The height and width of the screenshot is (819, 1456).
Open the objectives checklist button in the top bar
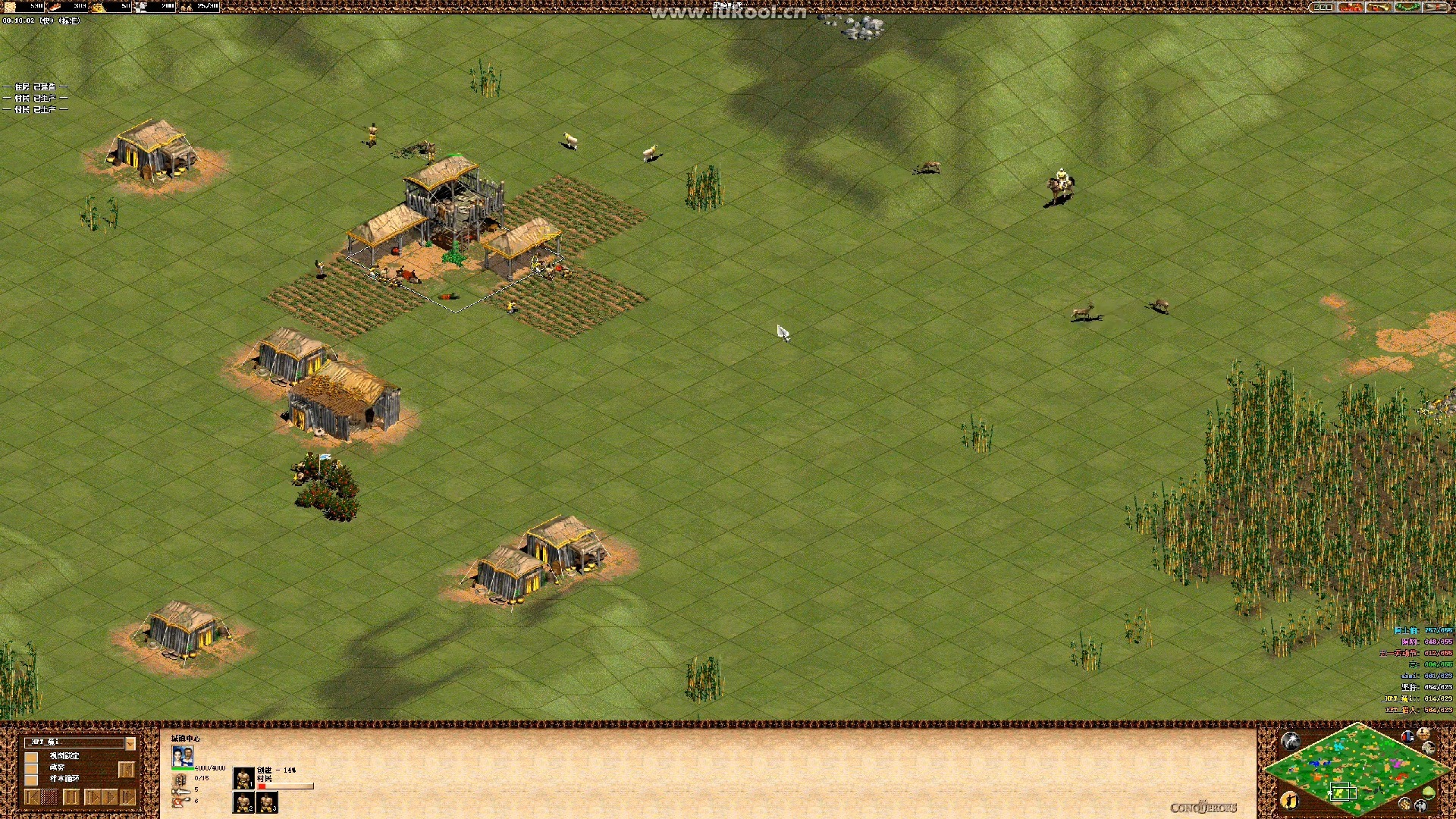pos(1323,7)
